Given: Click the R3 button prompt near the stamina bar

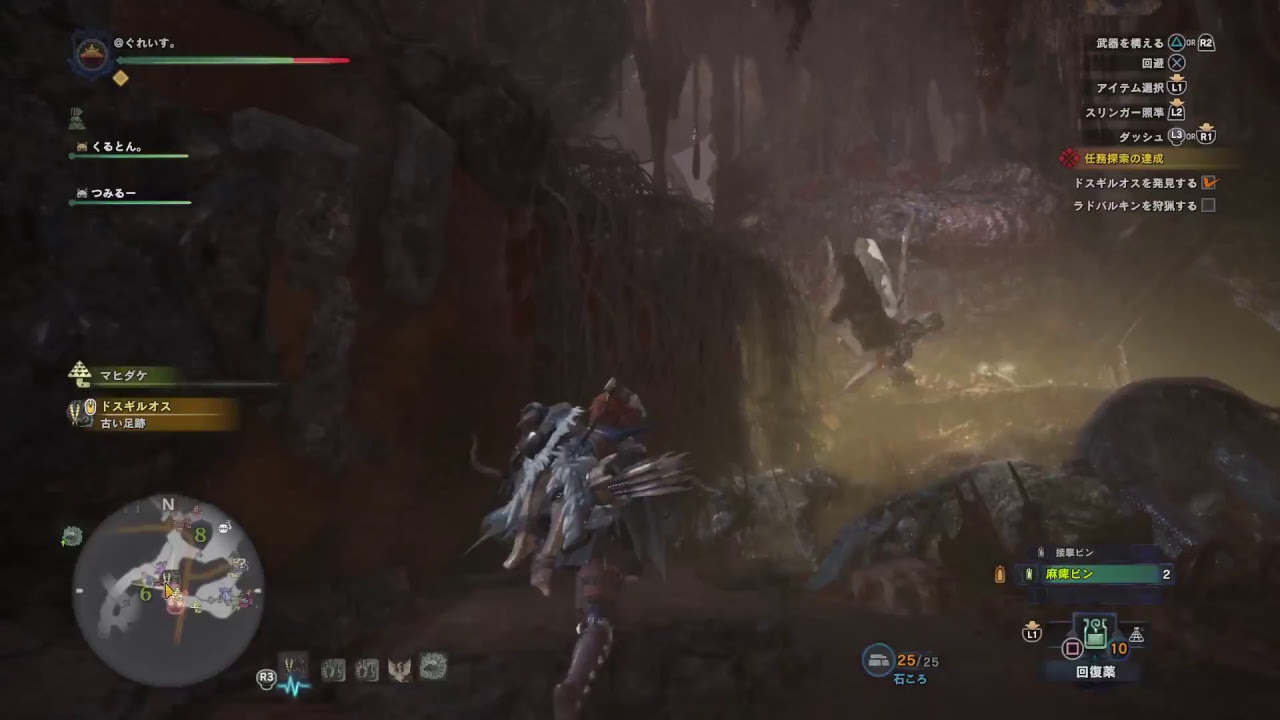Looking at the screenshot, I should pyautogui.click(x=267, y=678).
